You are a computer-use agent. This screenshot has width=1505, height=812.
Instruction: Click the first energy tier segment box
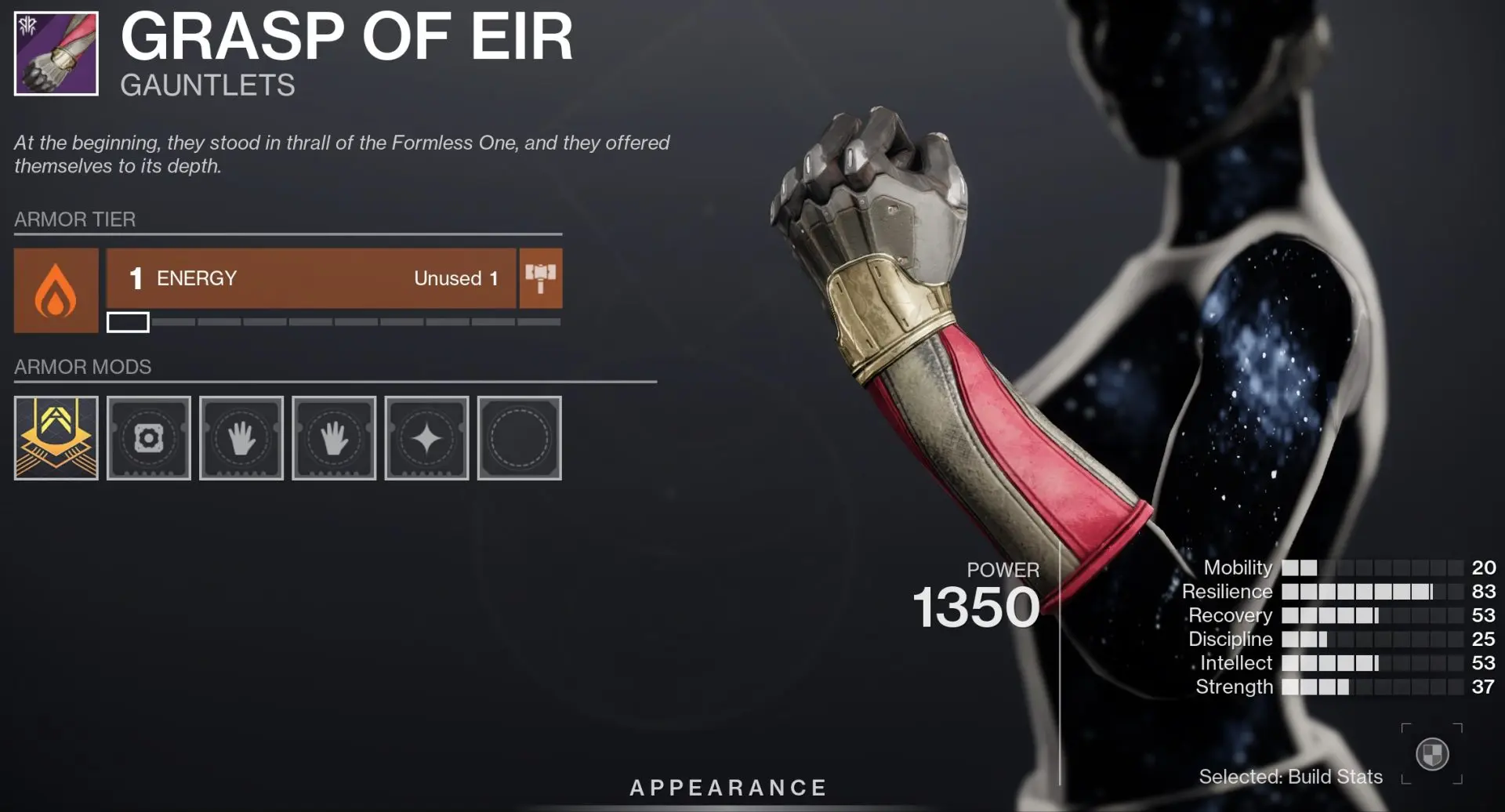(128, 321)
